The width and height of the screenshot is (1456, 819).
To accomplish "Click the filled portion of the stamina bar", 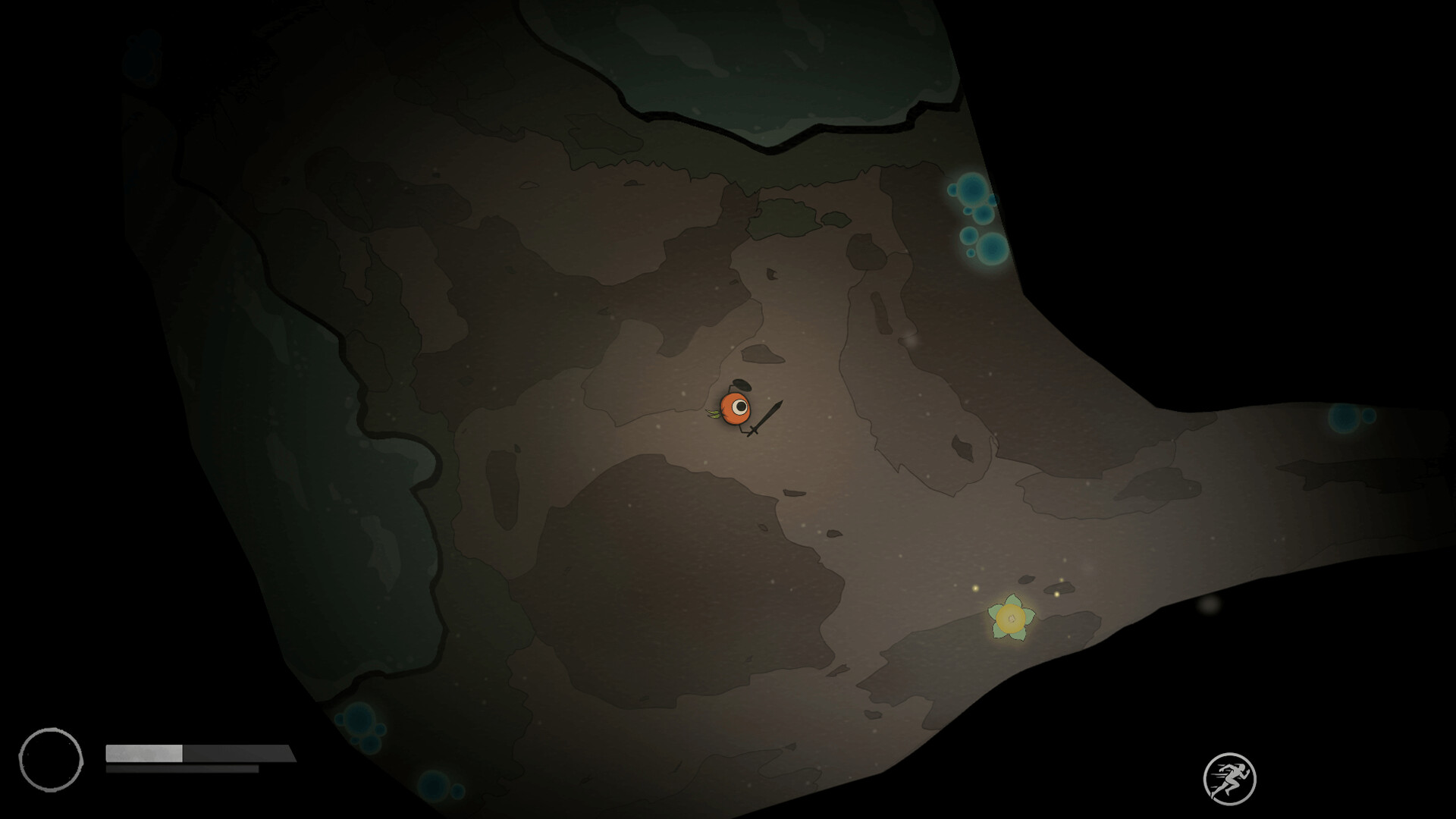I will click(x=143, y=755).
